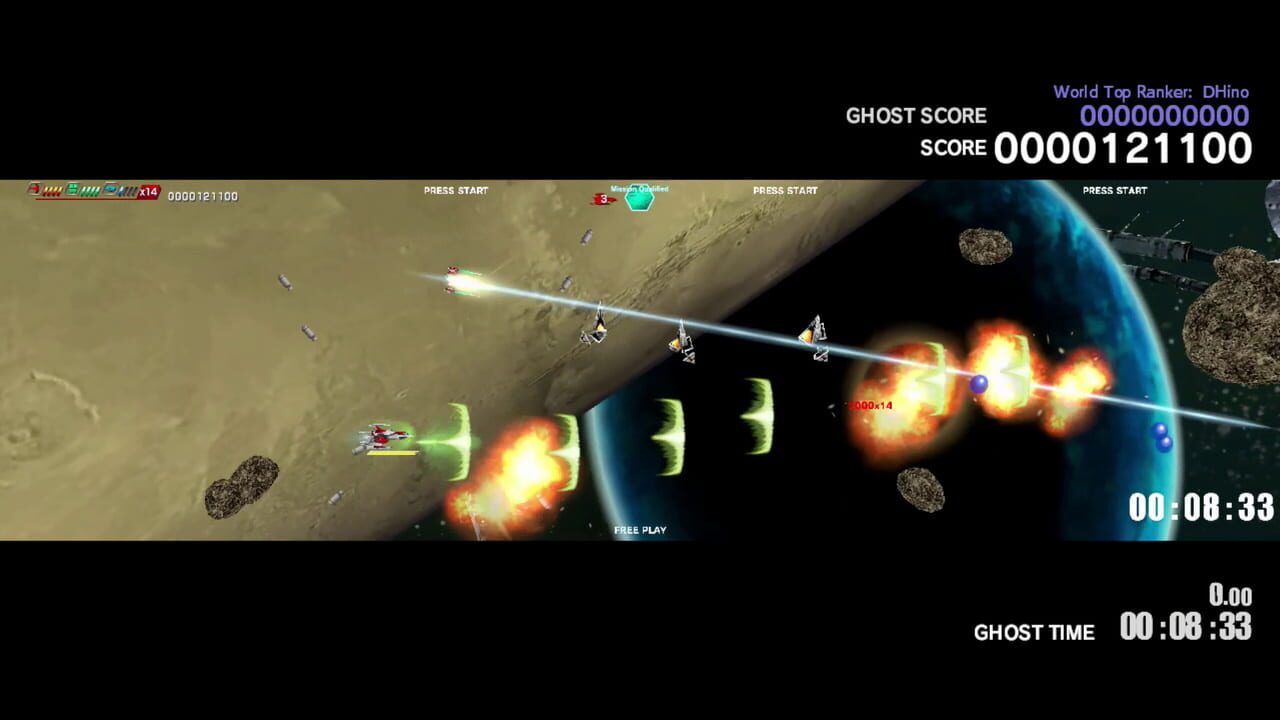Expand the GHOST SCORE display
The image size is (1280, 720).
pyautogui.click(x=916, y=116)
